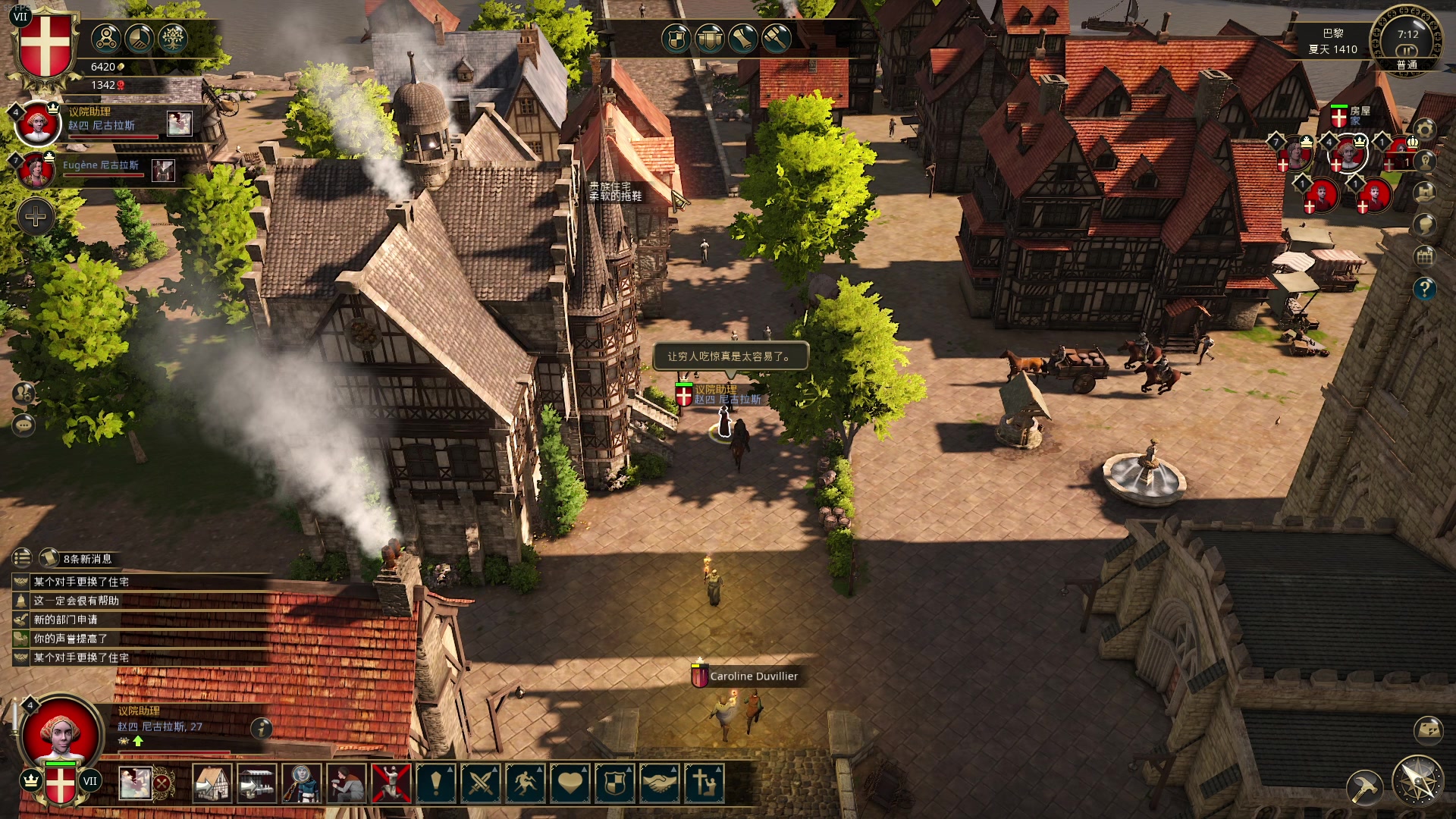The width and height of the screenshot is (1456, 819).
Task: Show character info with the i button
Action: point(262,728)
